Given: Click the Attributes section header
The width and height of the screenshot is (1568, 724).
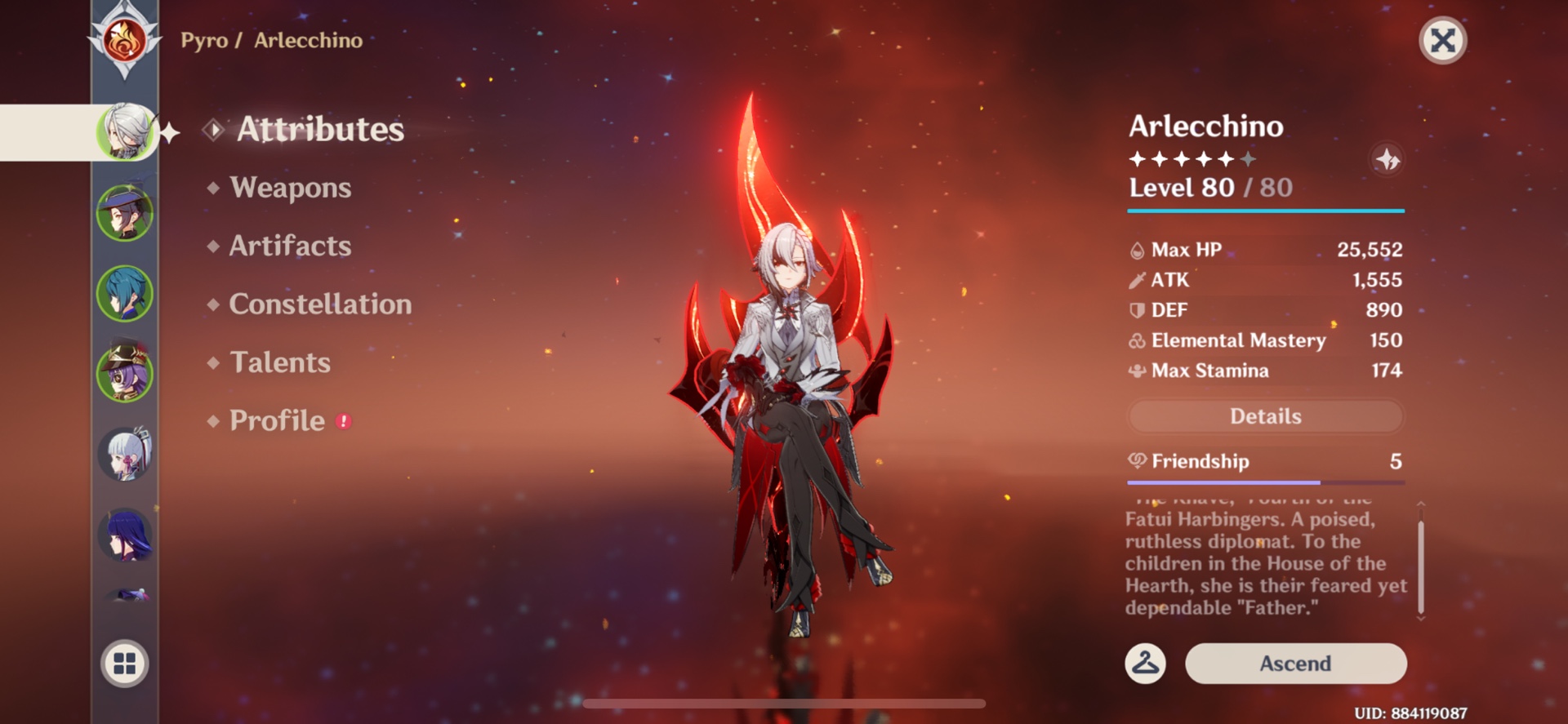Looking at the screenshot, I should point(318,130).
